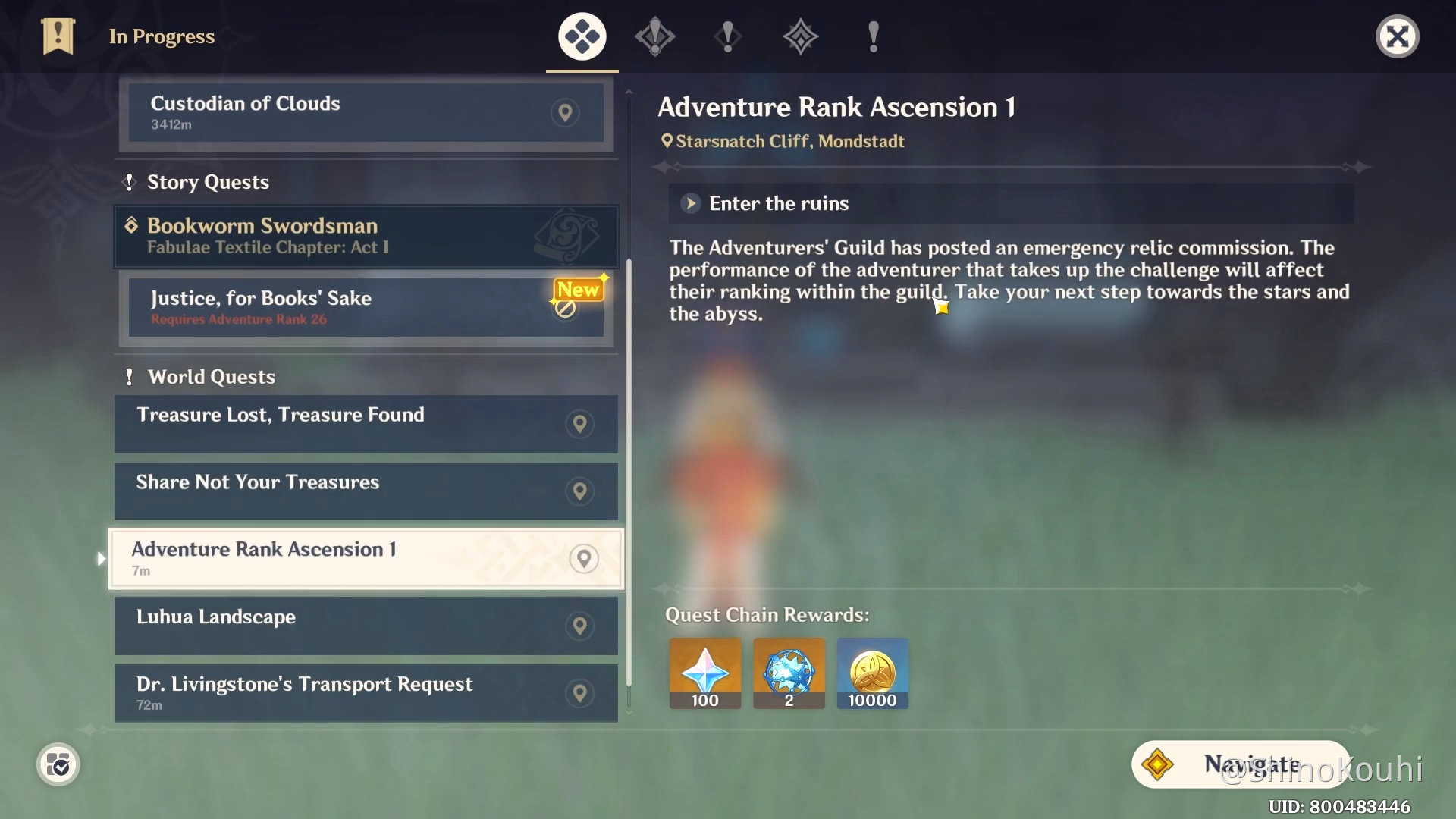
Task: Click the Mora 10000 reward icon
Action: [872, 673]
